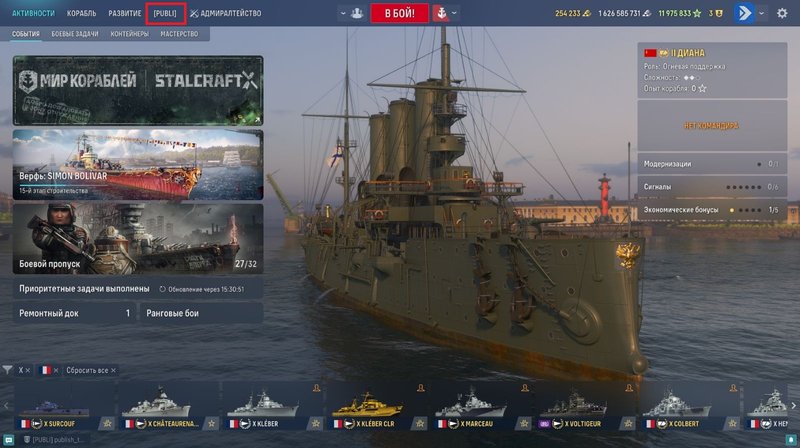Open the Развитие menu

pos(125,13)
